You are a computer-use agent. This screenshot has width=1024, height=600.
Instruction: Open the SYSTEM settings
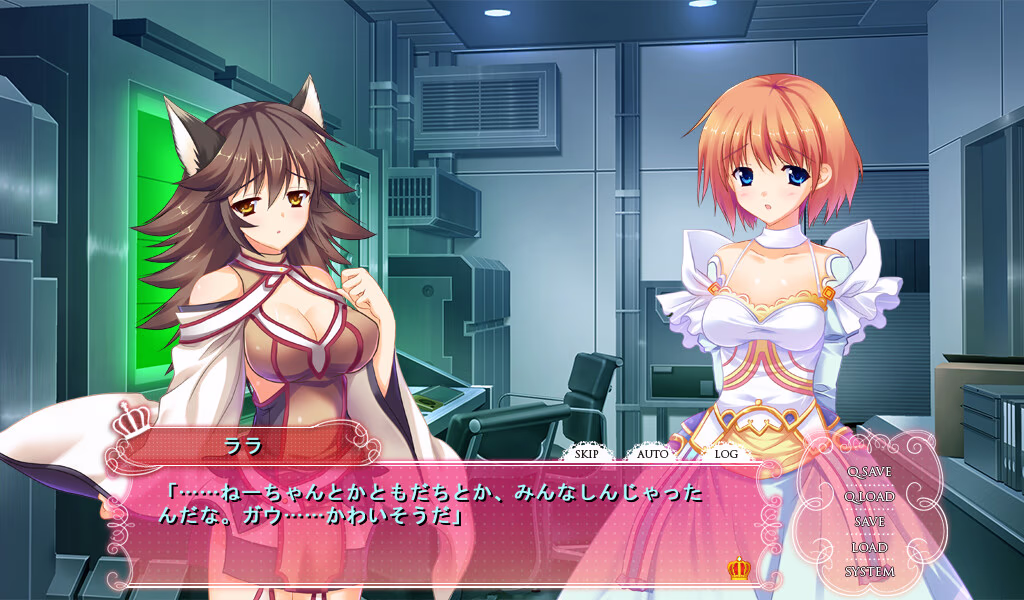tap(869, 572)
